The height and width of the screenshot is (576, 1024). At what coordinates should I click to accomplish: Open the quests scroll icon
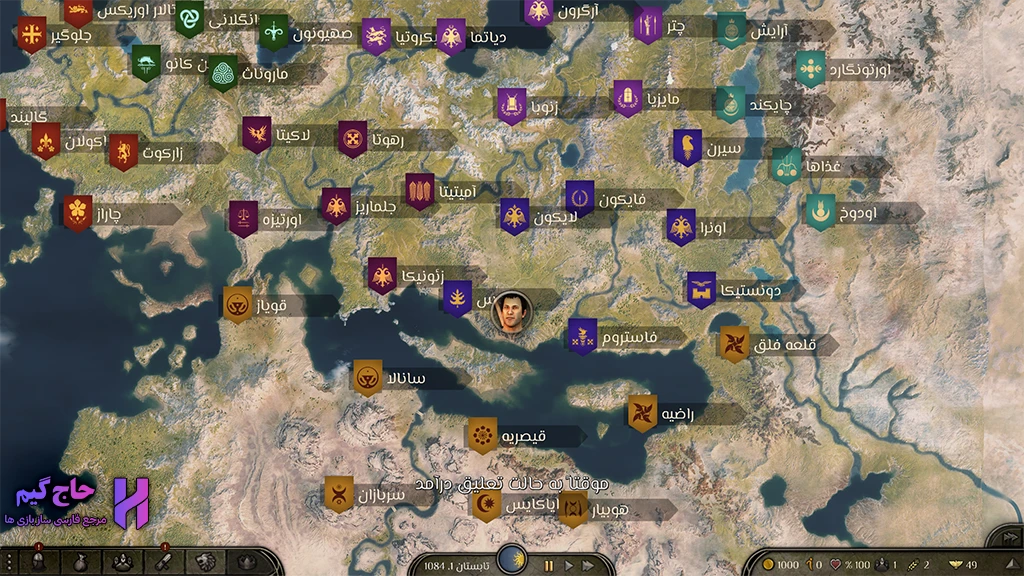click(x=163, y=562)
